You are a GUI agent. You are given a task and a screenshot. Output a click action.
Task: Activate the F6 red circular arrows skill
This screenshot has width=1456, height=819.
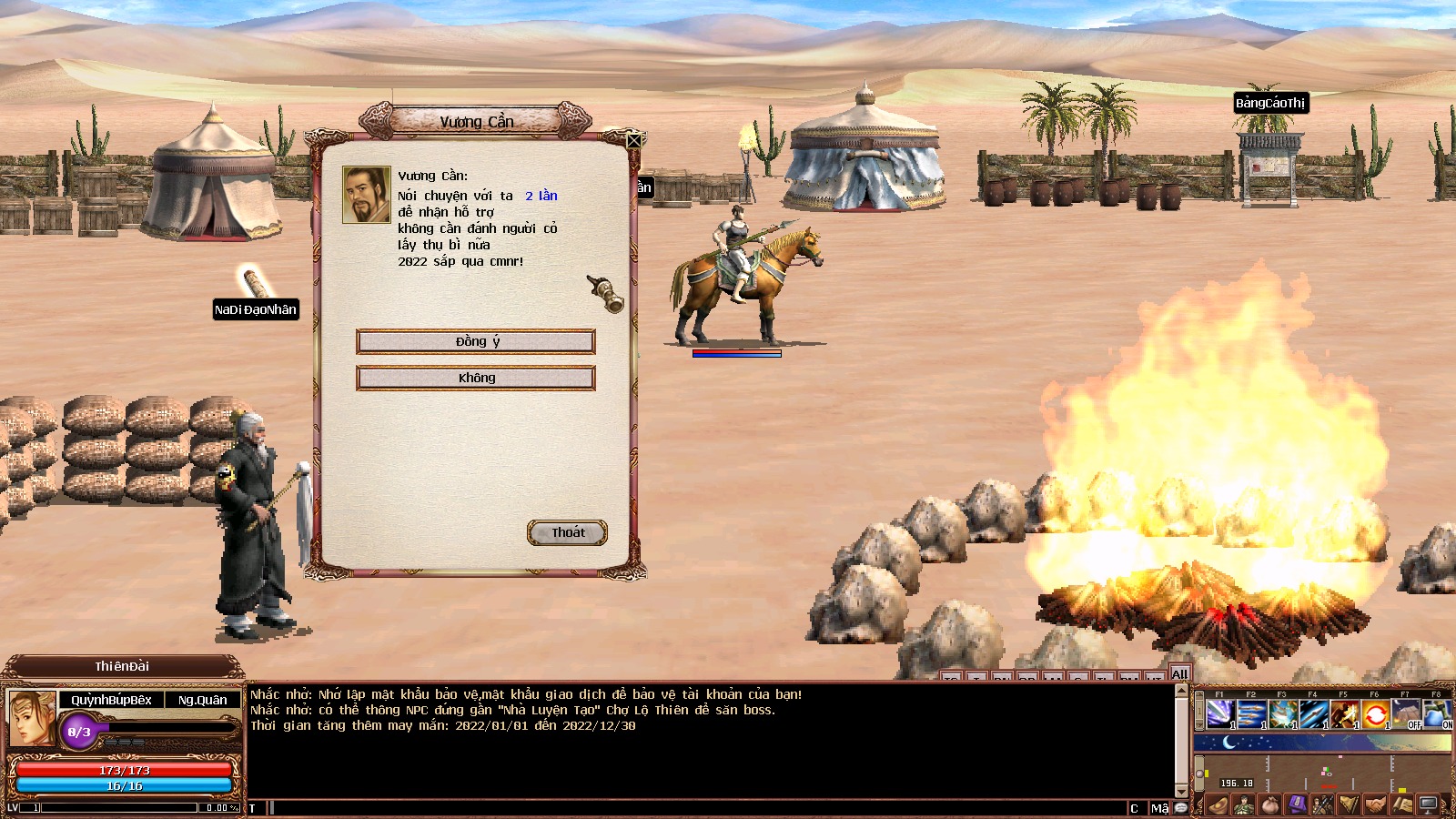pos(1375,714)
